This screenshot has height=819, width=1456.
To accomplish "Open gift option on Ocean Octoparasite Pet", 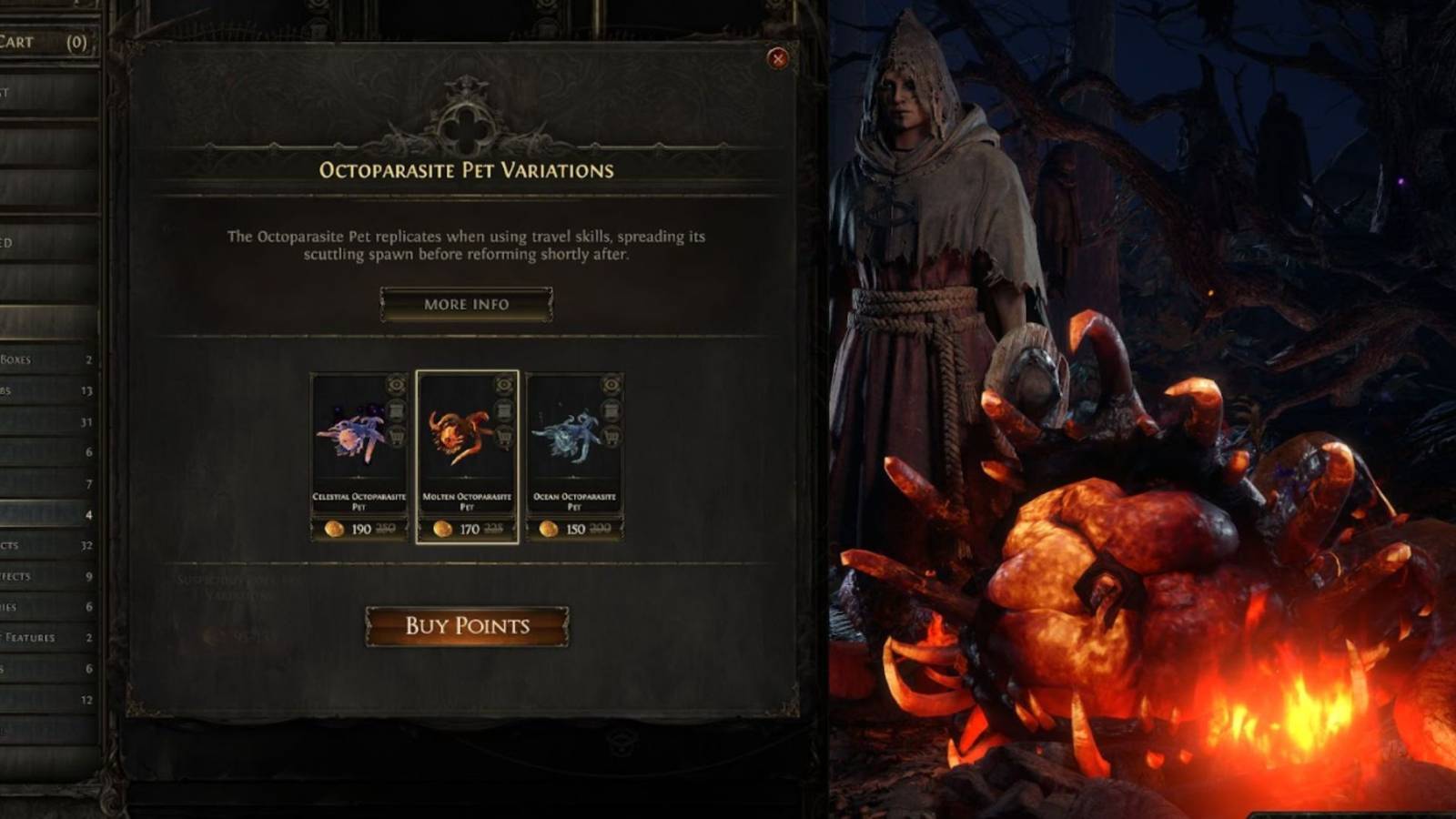I will (x=612, y=410).
